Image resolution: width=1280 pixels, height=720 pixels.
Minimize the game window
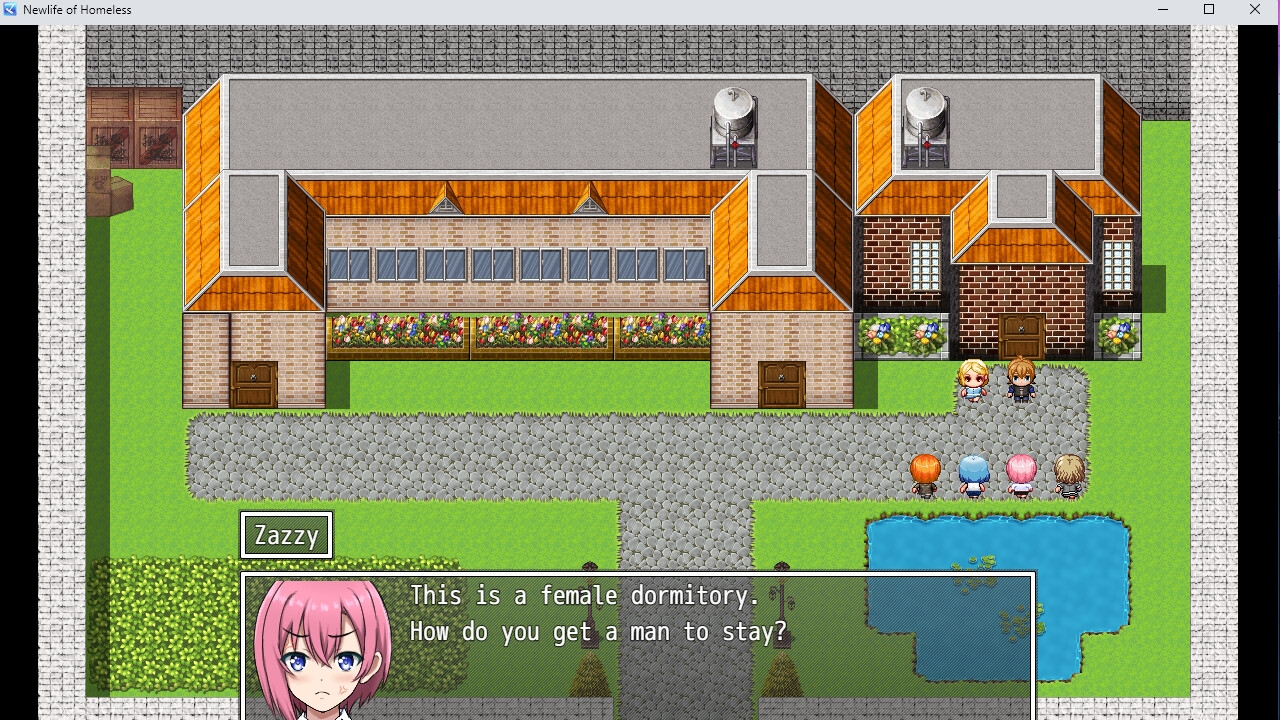(x=1163, y=10)
